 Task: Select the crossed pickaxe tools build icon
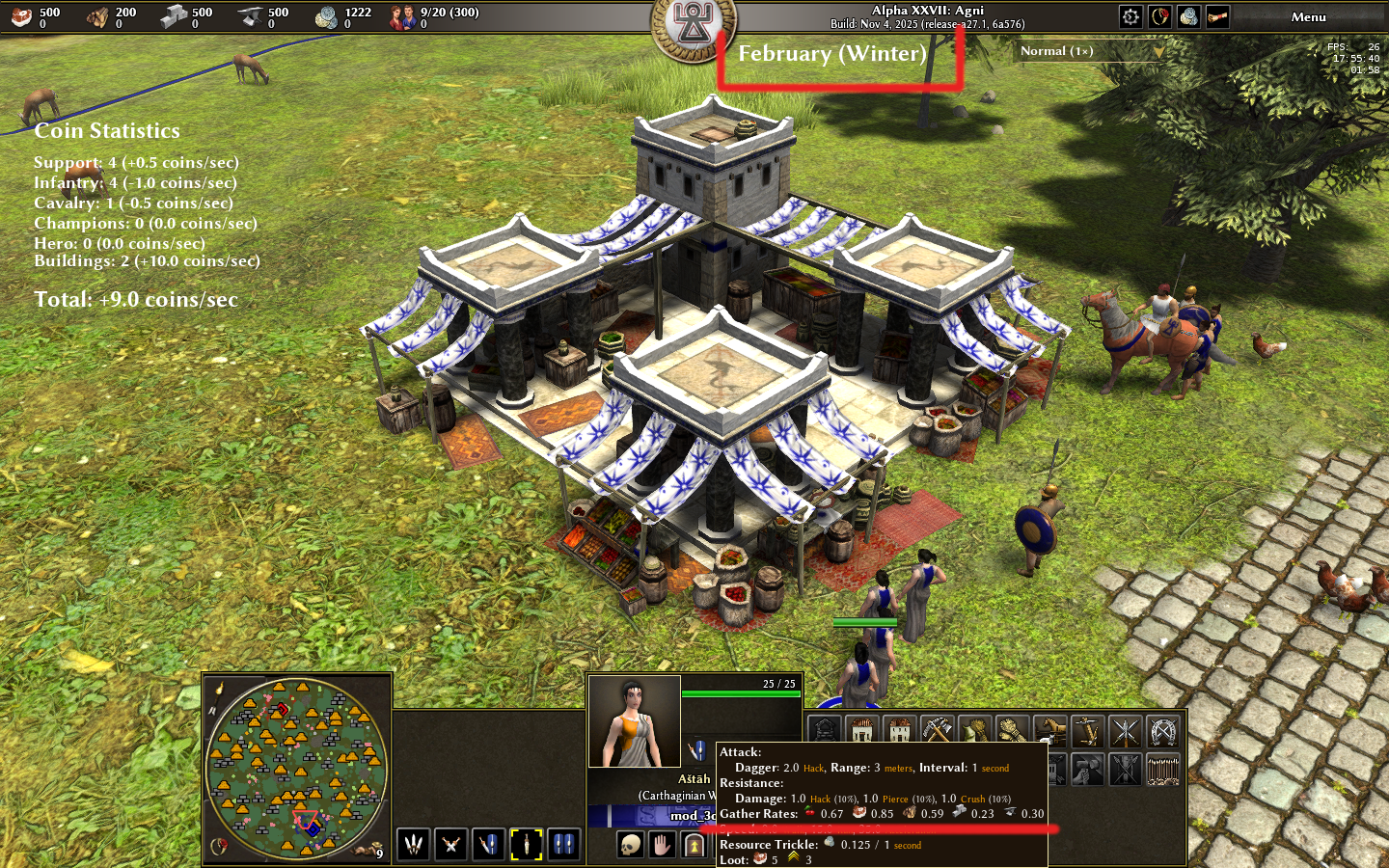pos(937,731)
